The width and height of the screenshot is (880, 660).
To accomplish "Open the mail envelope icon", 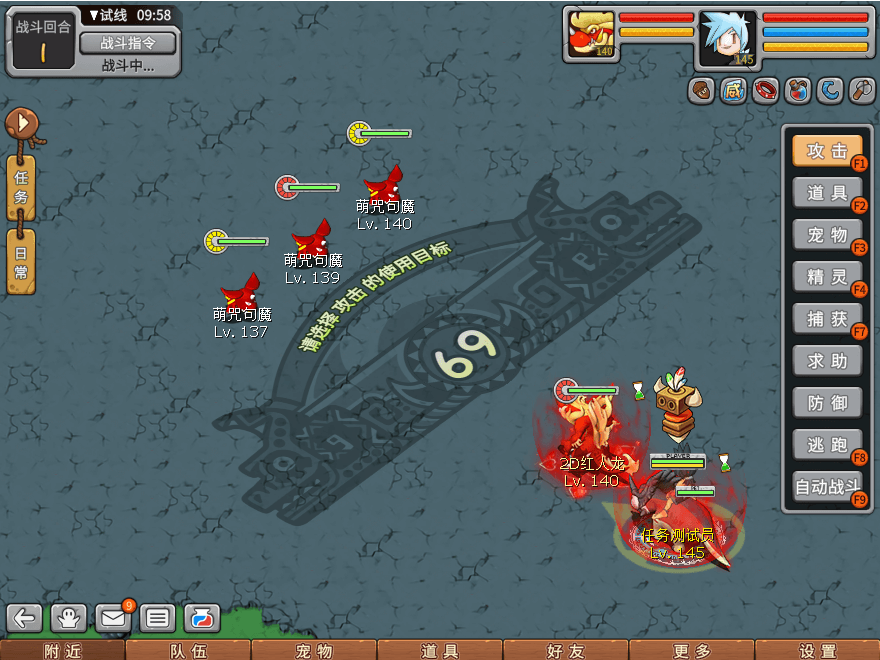I will pos(113,618).
